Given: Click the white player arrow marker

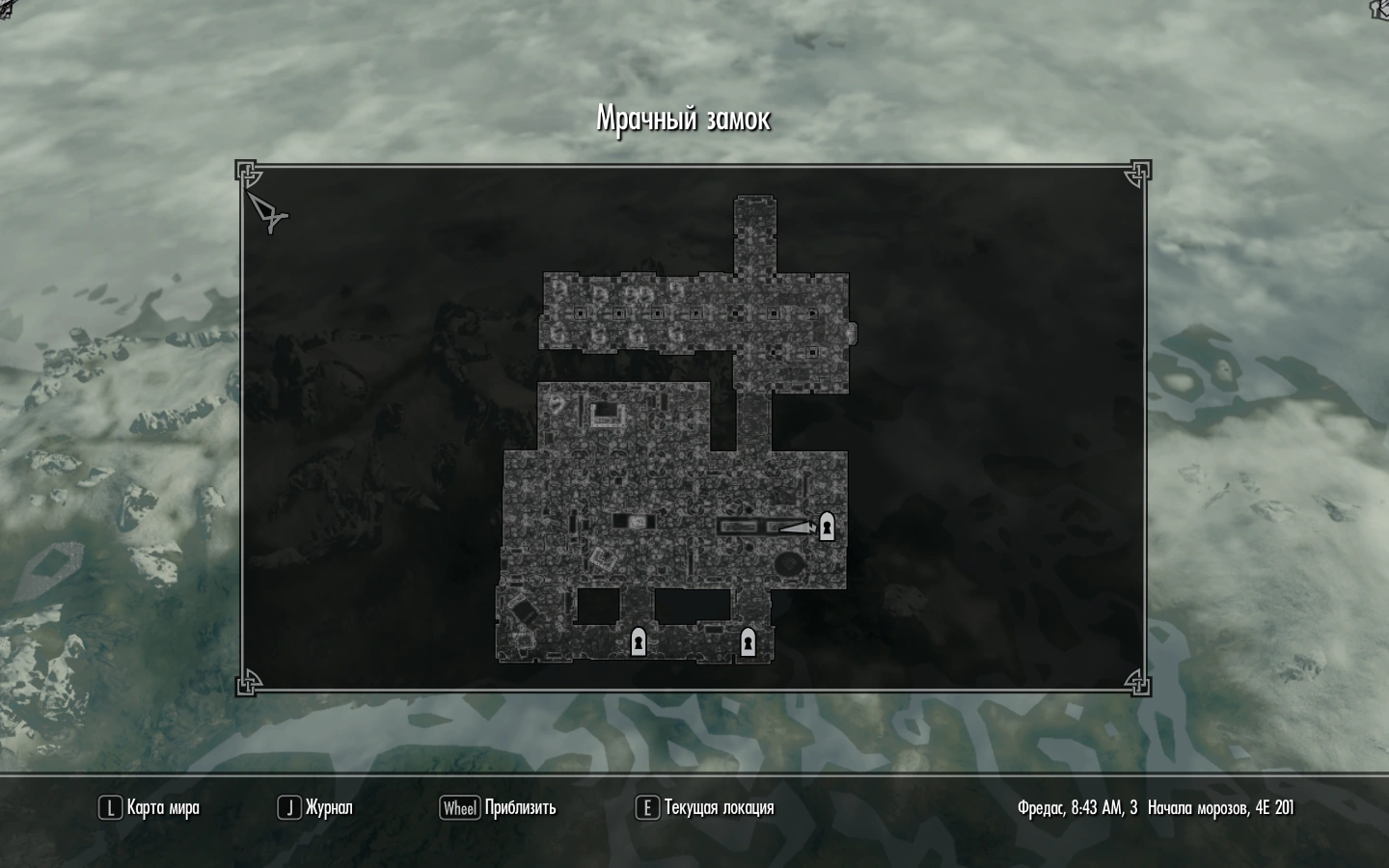Looking at the screenshot, I should (797, 527).
